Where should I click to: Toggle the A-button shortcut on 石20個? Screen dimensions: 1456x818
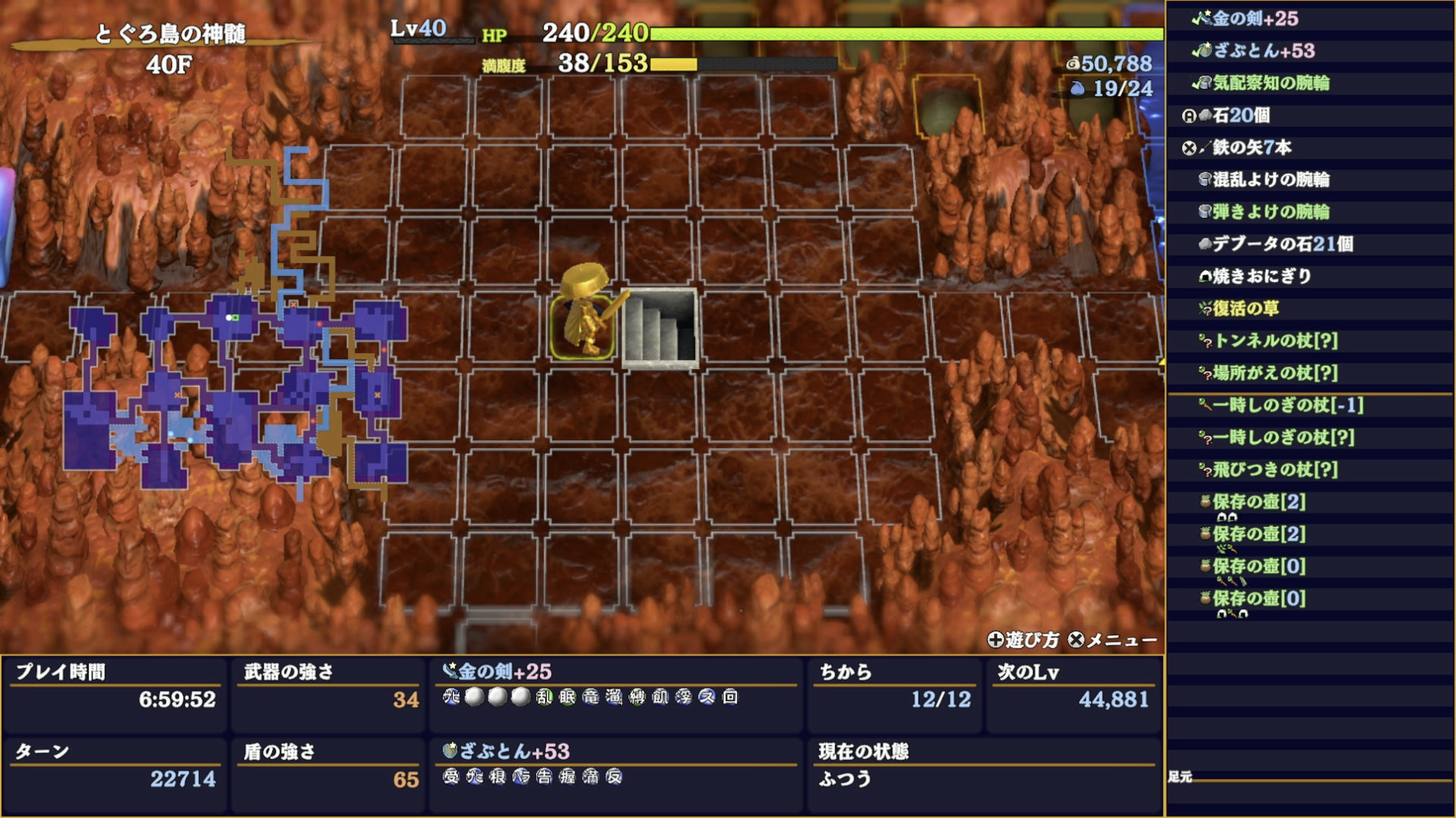1190,117
